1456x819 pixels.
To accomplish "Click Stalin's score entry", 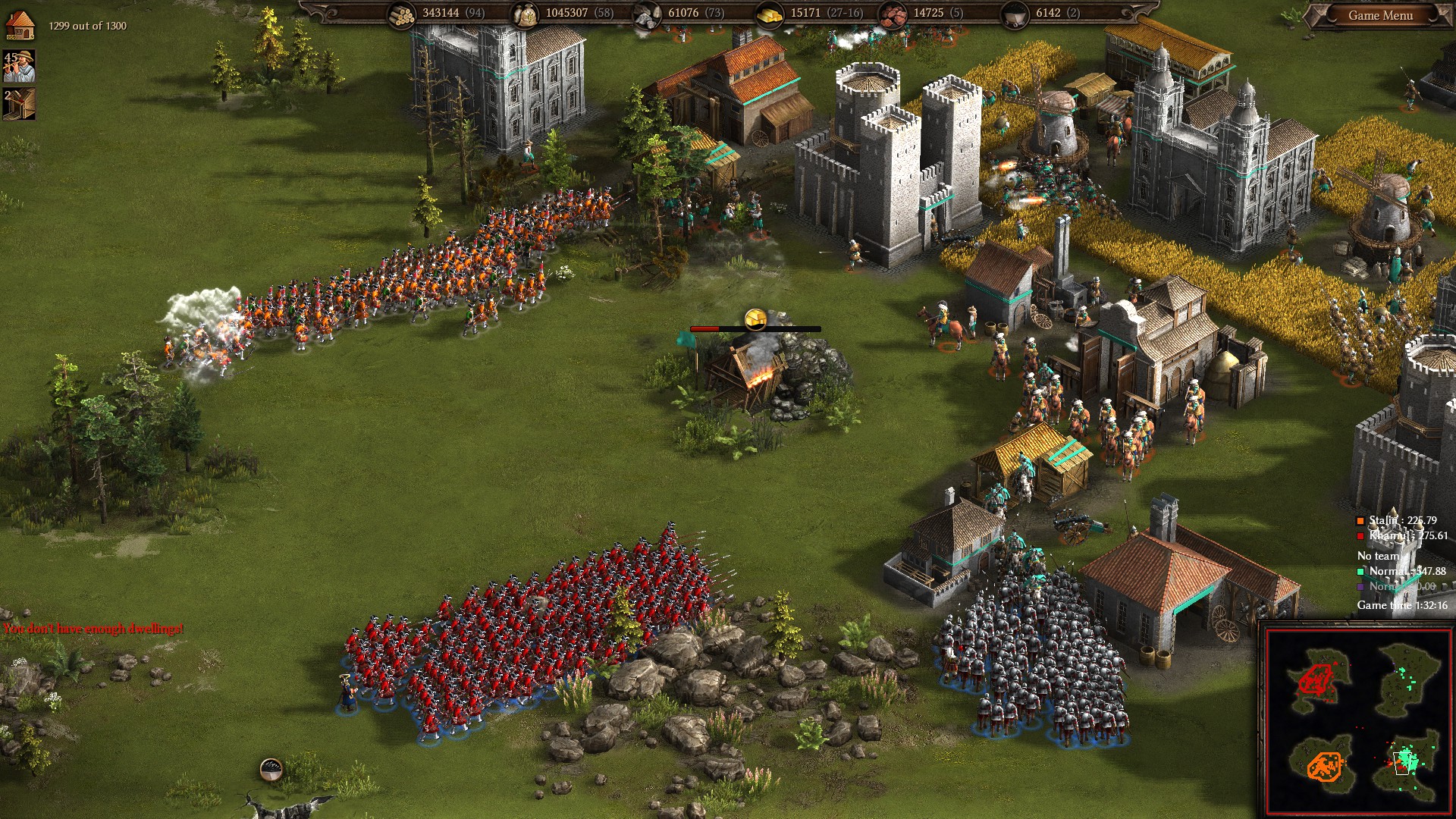I will click(x=1403, y=521).
